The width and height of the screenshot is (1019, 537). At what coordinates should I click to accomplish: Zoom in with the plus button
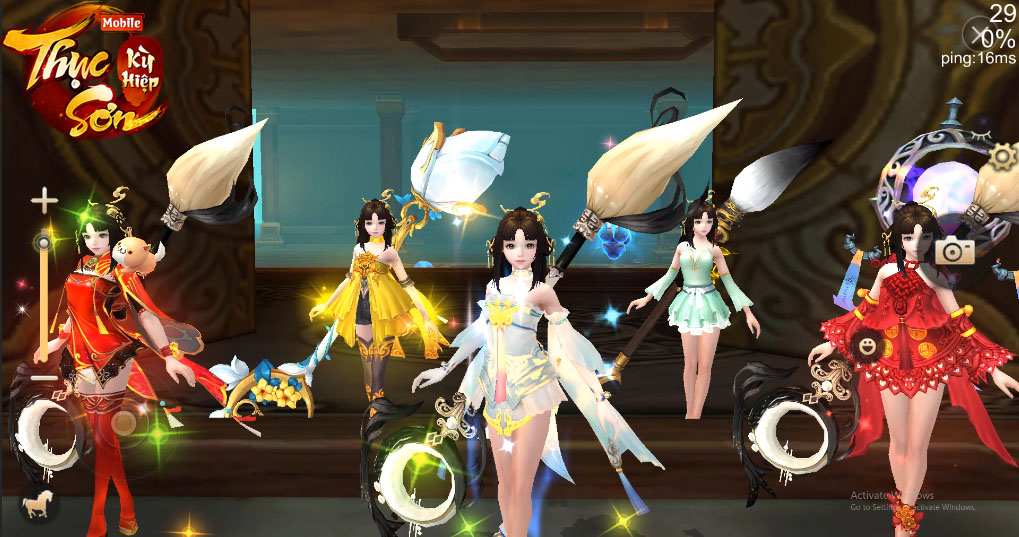[x=43, y=201]
